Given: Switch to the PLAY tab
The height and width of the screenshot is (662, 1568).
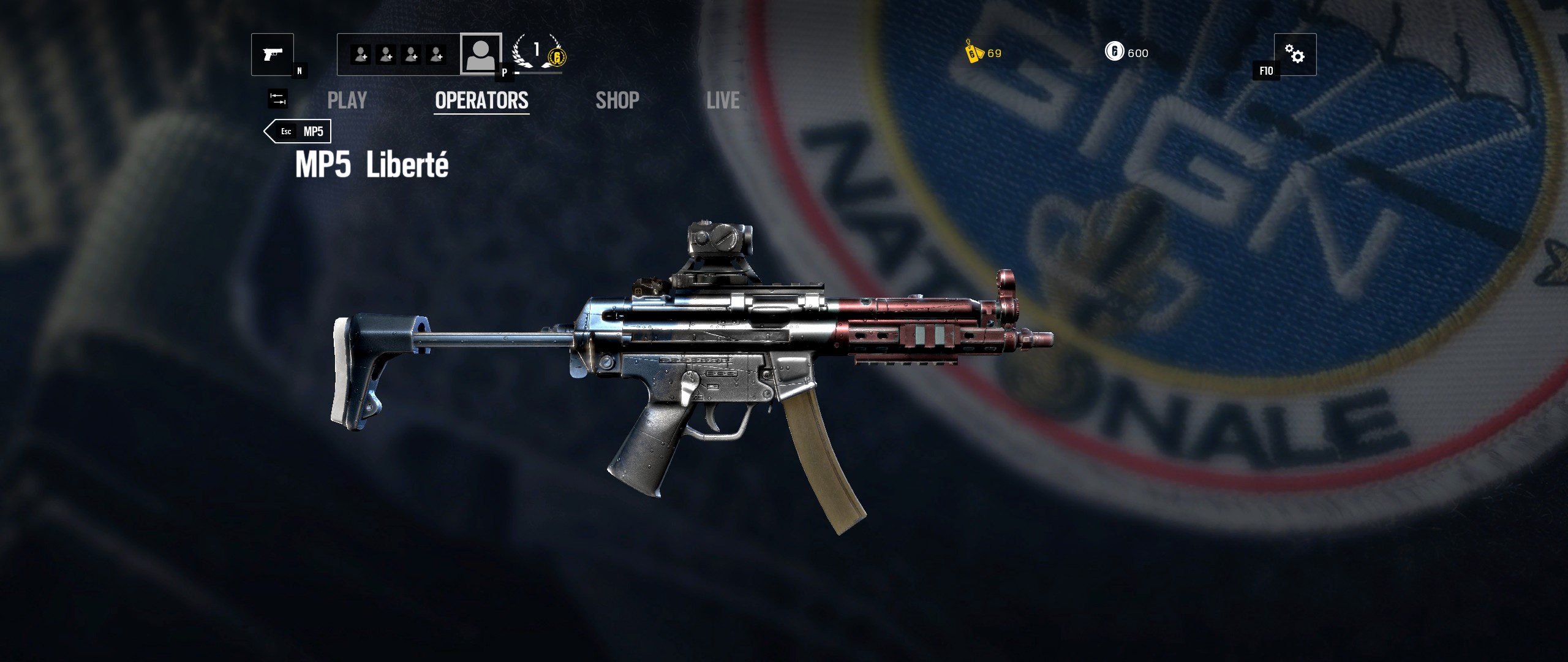Looking at the screenshot, I should pyautogui.click(x=347, y=100).
